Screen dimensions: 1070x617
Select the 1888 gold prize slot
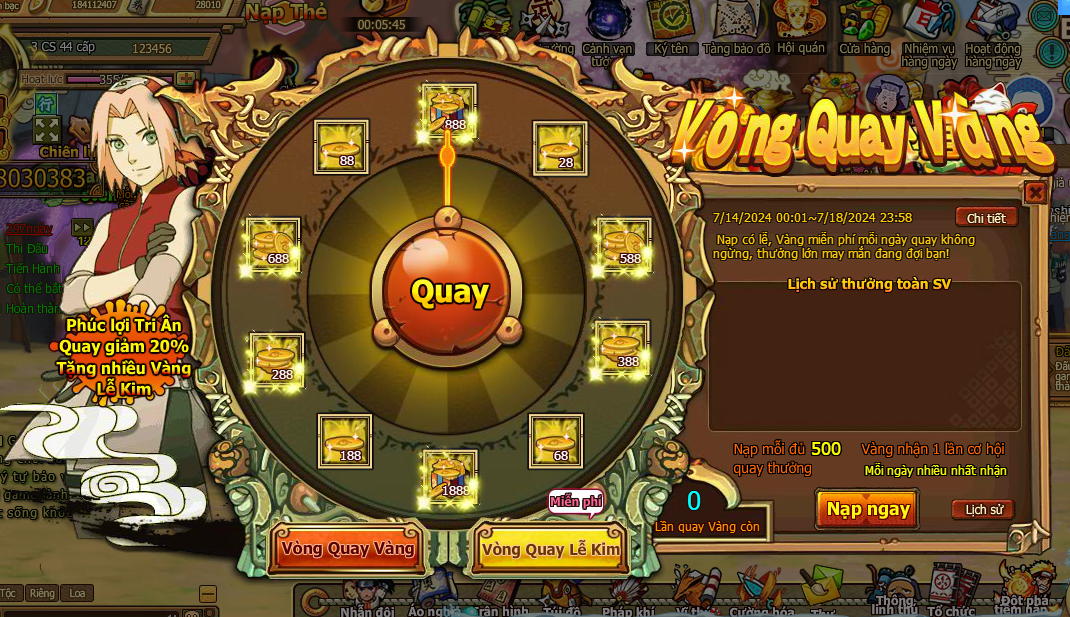pyautogui.click(x=449, y=477)
